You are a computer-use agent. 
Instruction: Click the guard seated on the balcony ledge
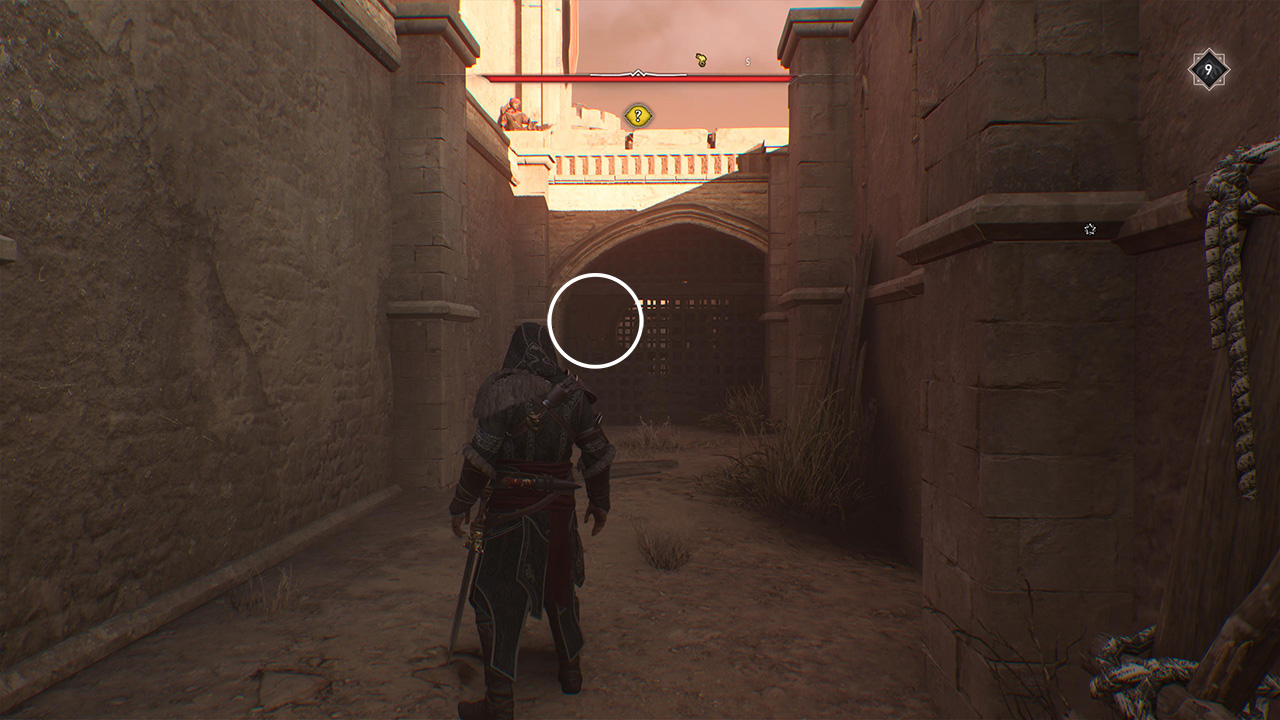pos(516,114)
